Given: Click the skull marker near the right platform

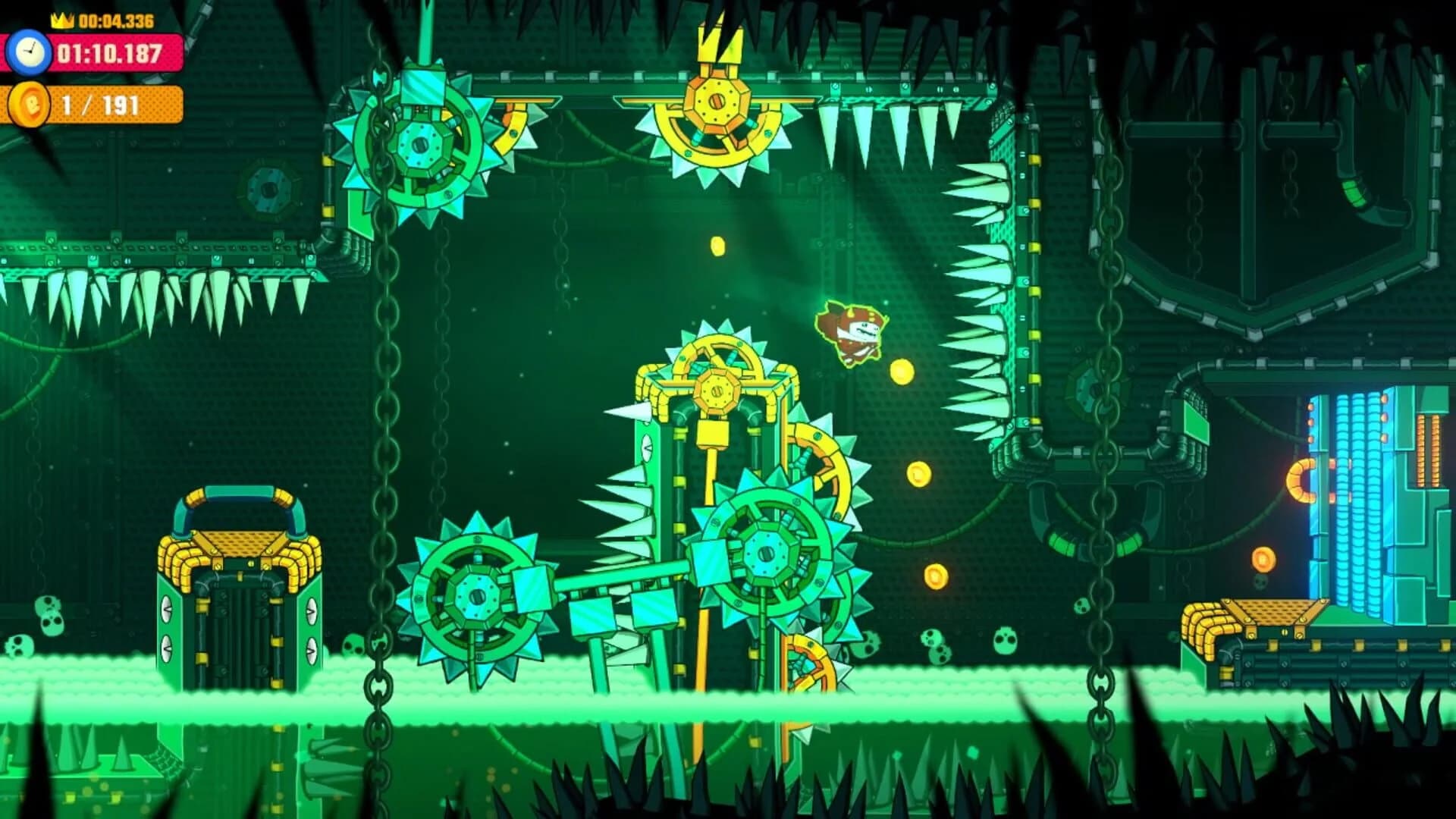Looking at the screenshot, I should (x=1260, y=582).
